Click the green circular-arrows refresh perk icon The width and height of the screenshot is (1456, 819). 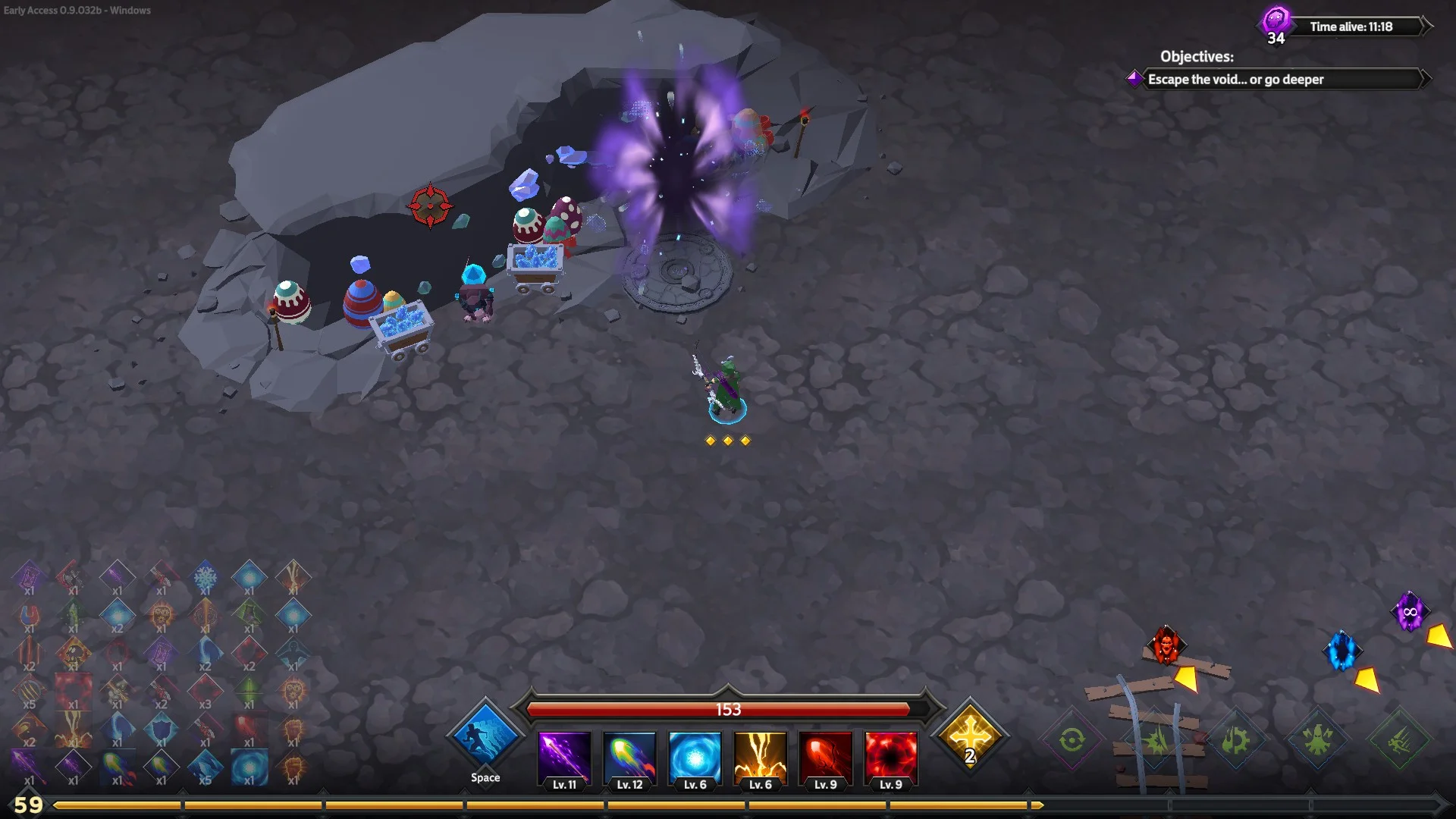pyautogui.click(x=1072, y=739)
